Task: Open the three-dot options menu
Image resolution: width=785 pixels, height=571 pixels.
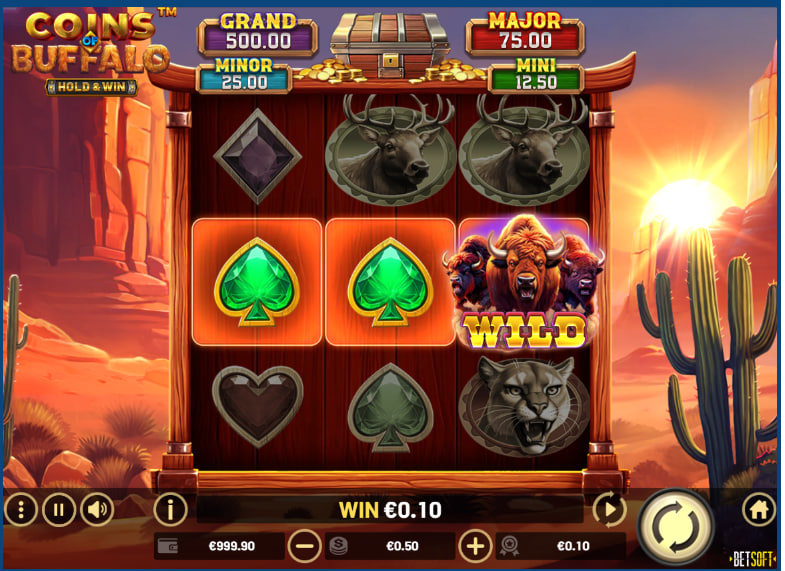Action: pyautogui.click(x=20, y=510)
